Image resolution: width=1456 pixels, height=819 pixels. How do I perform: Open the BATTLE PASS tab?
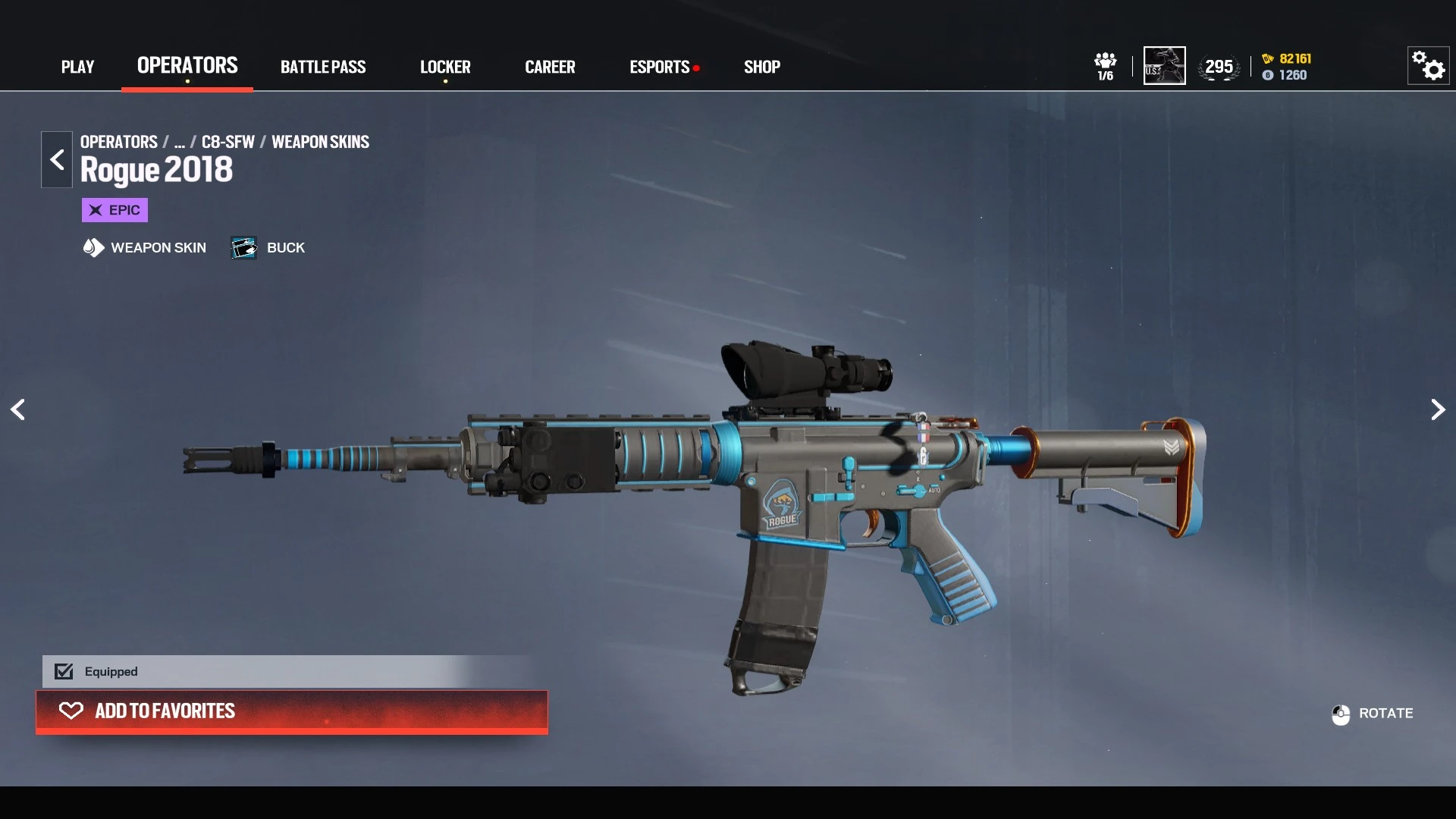click(x=323, y=67)
